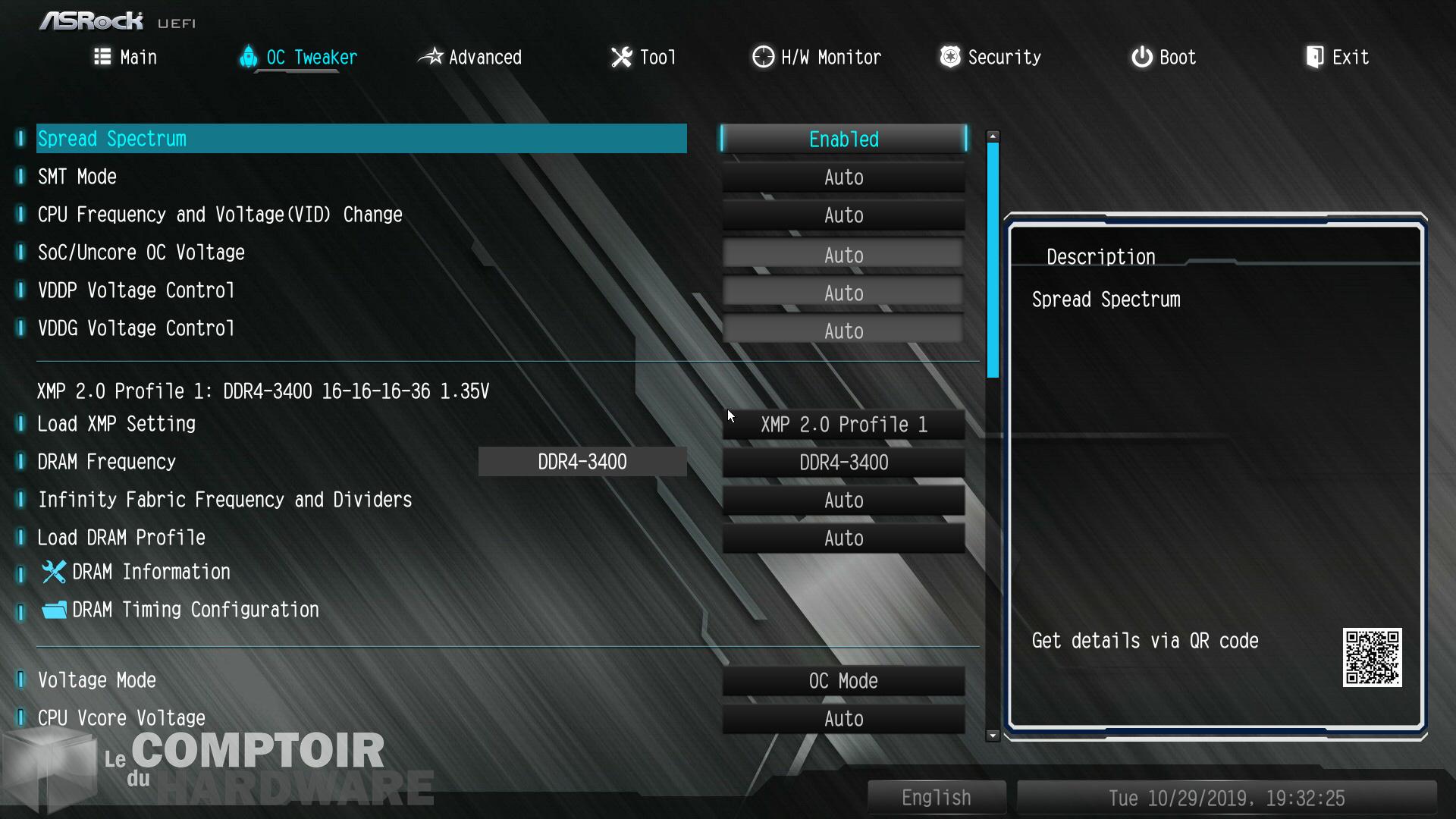The width and height of the screenshot is (1456, 819).
Task: Change the English language selector
Action: coord(937,798)
